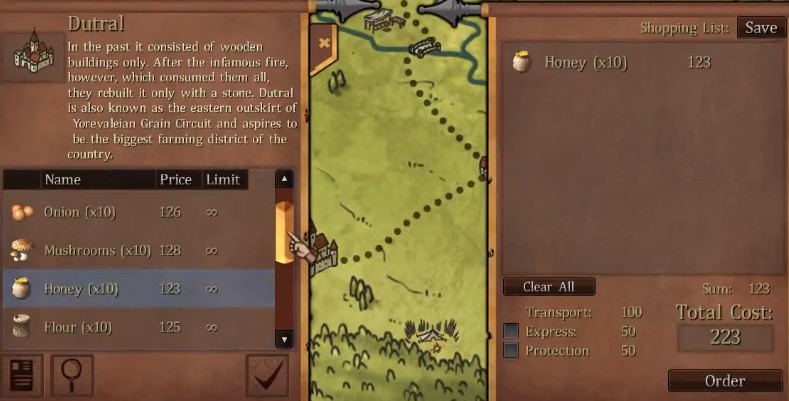Open the document list icon button
The image size is (789, 401).
point(19,376)
